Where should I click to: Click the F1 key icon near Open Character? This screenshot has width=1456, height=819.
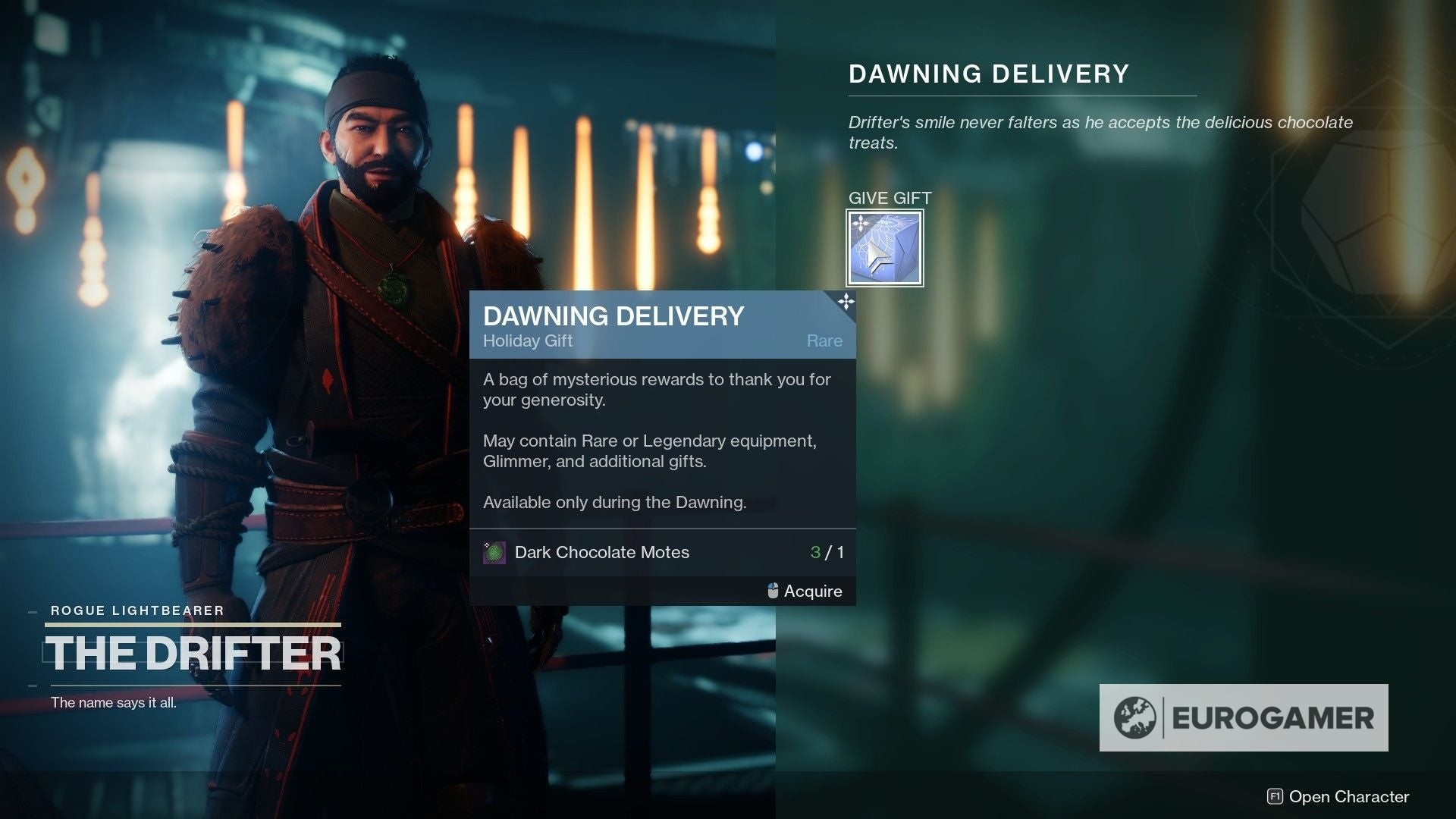1278,797
